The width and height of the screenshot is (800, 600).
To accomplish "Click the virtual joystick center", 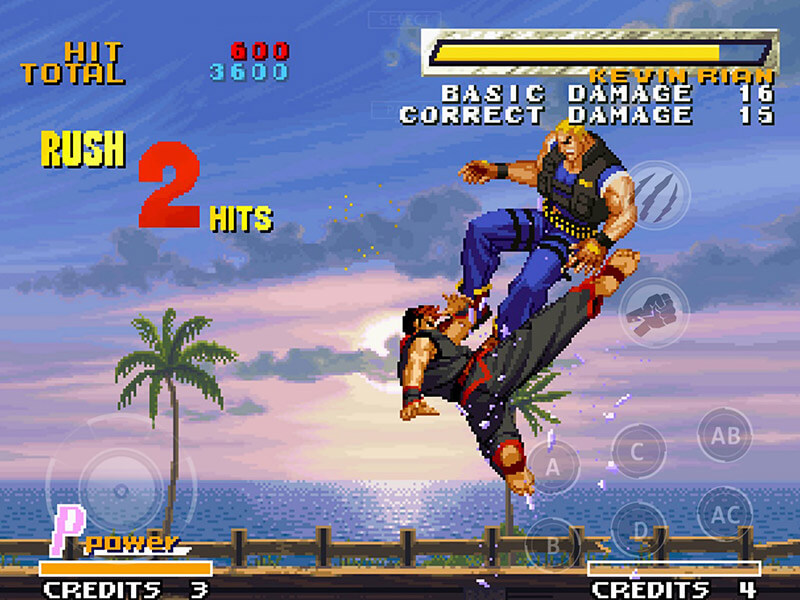I will tap(121, 491).
